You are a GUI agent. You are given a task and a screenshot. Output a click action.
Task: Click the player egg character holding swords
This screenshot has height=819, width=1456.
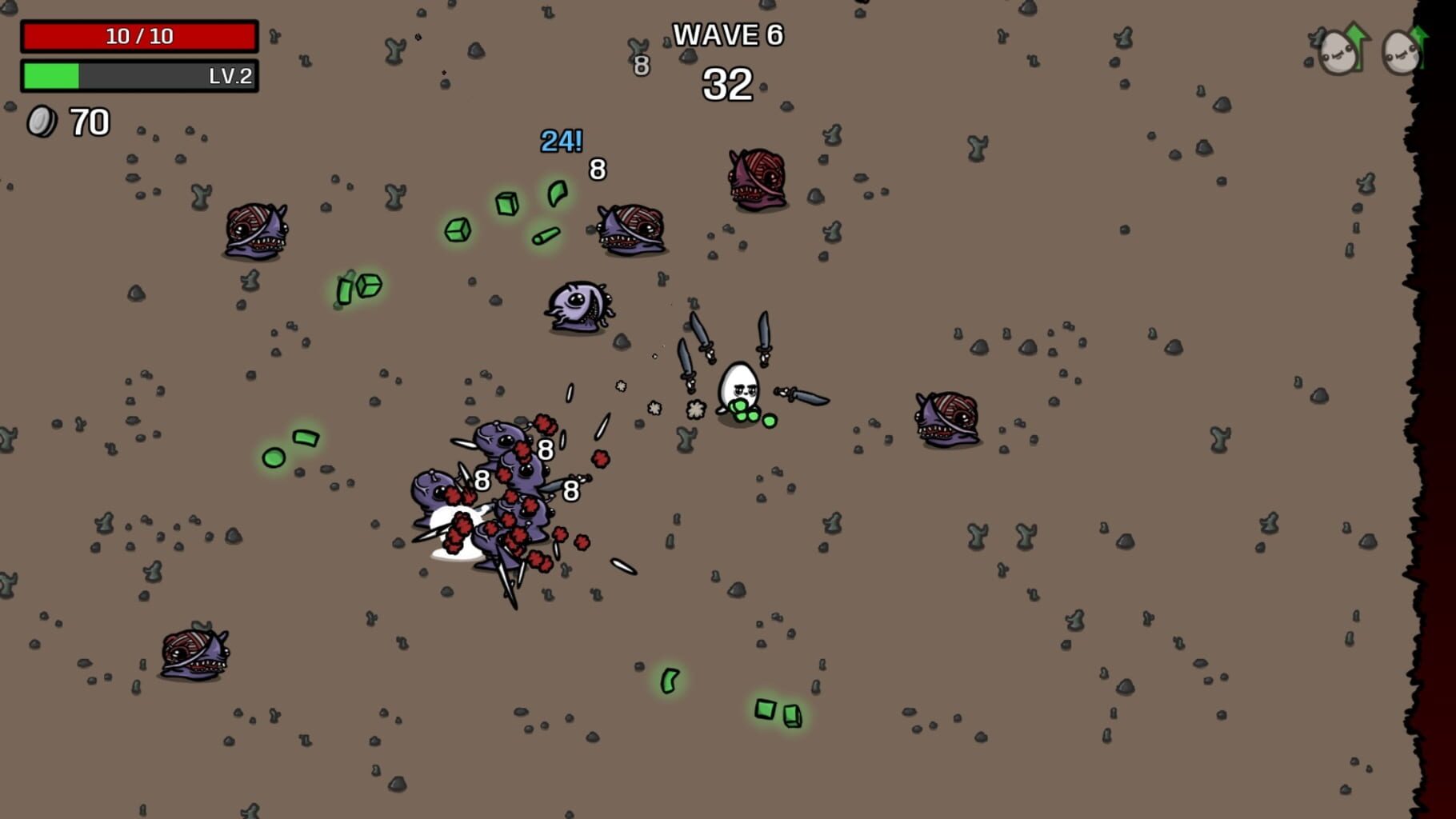click(740, 384)
